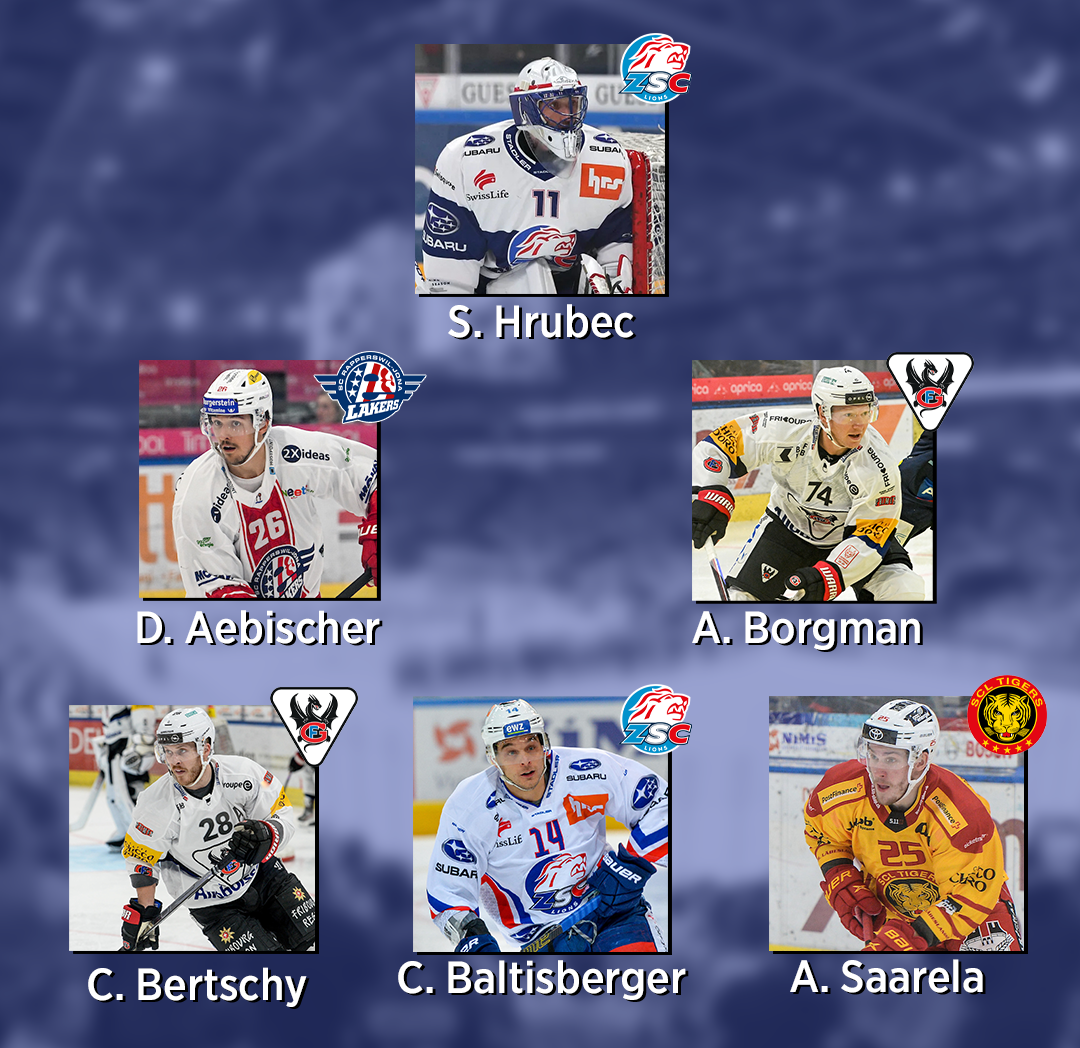1080x1048 pixels.
Task: Open the A. Borgman player card
Action: click(x=812, y=482)
